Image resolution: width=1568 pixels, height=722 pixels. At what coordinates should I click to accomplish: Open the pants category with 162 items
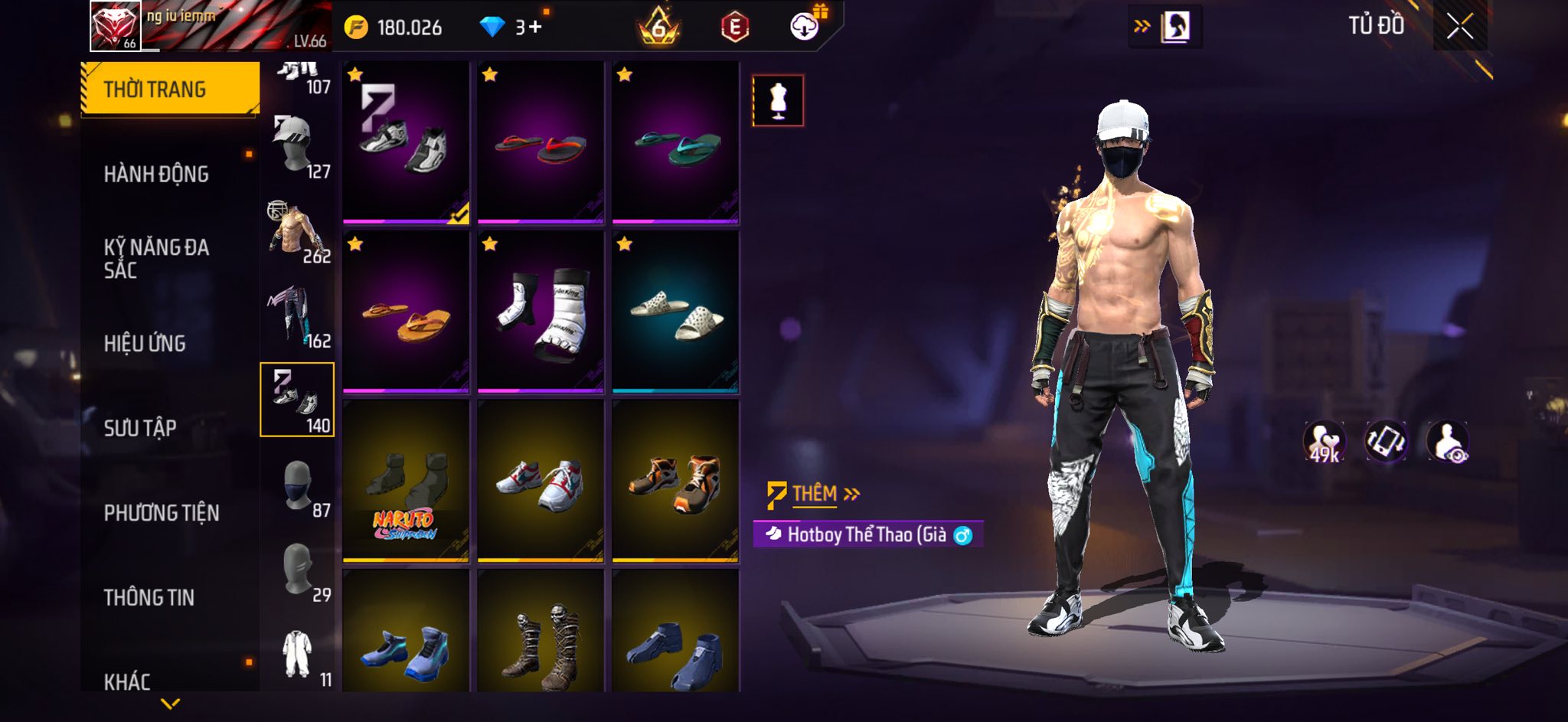point(298,315)
